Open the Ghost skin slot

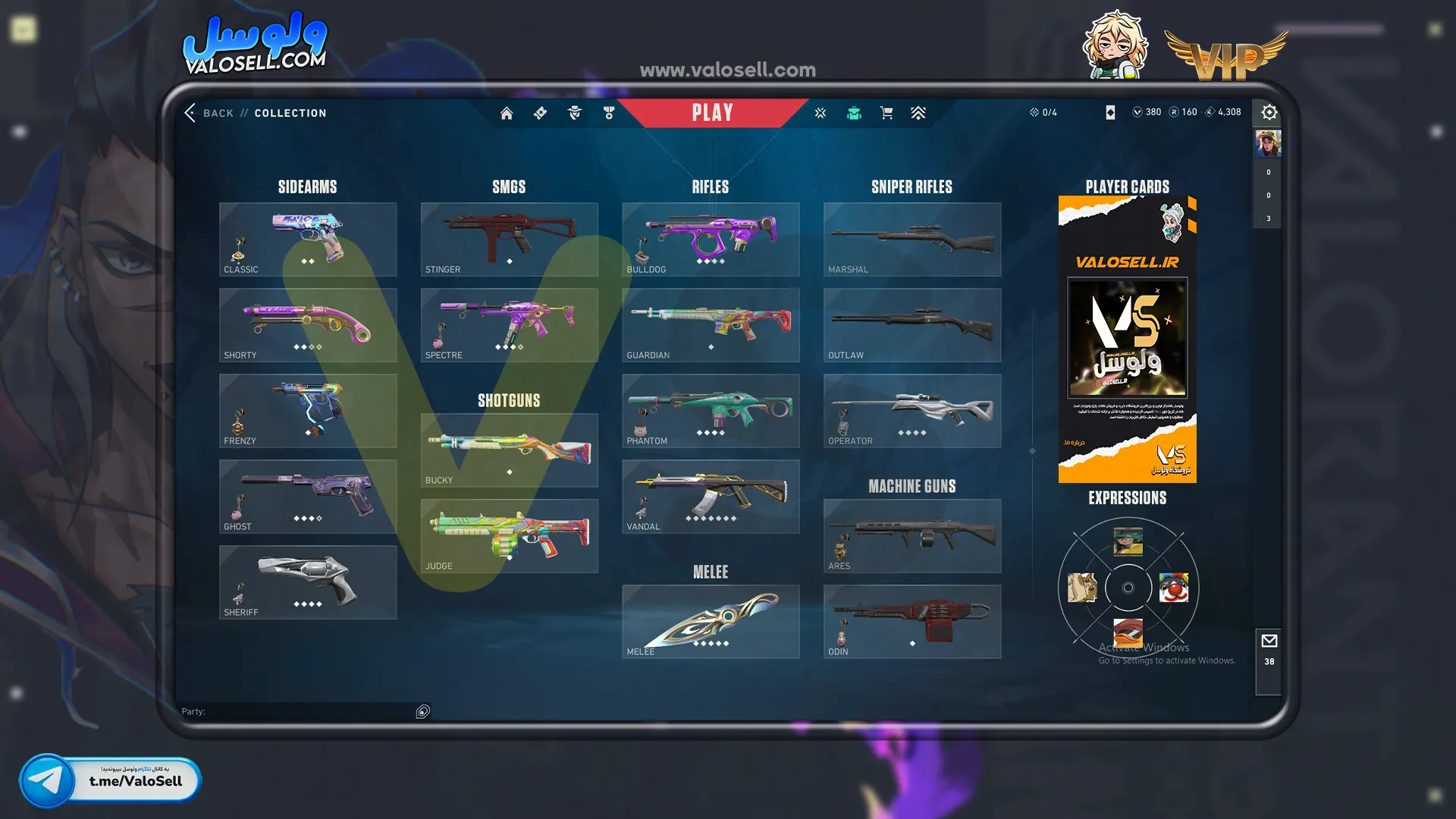pyautogui.click(x=308, y=496)
